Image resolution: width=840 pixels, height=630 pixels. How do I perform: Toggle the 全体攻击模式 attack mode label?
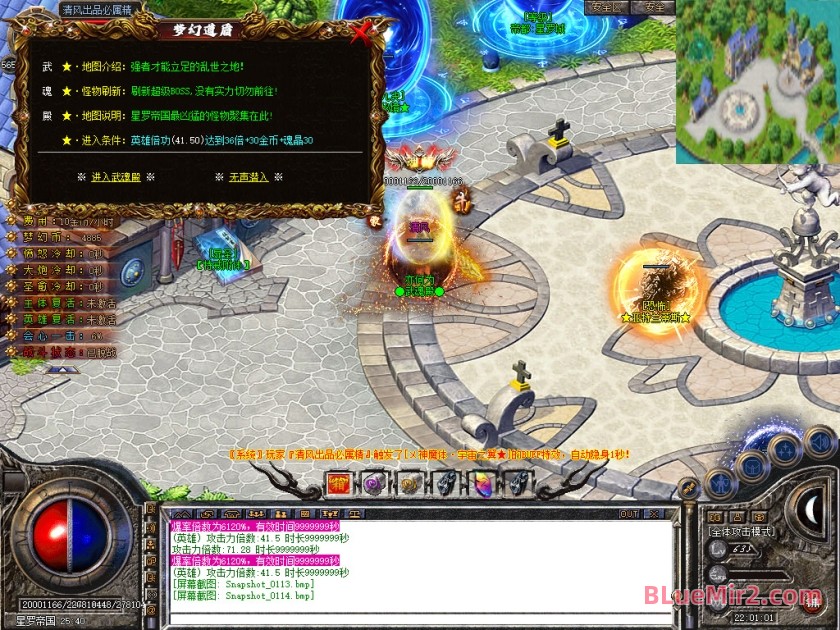[741, 531]
